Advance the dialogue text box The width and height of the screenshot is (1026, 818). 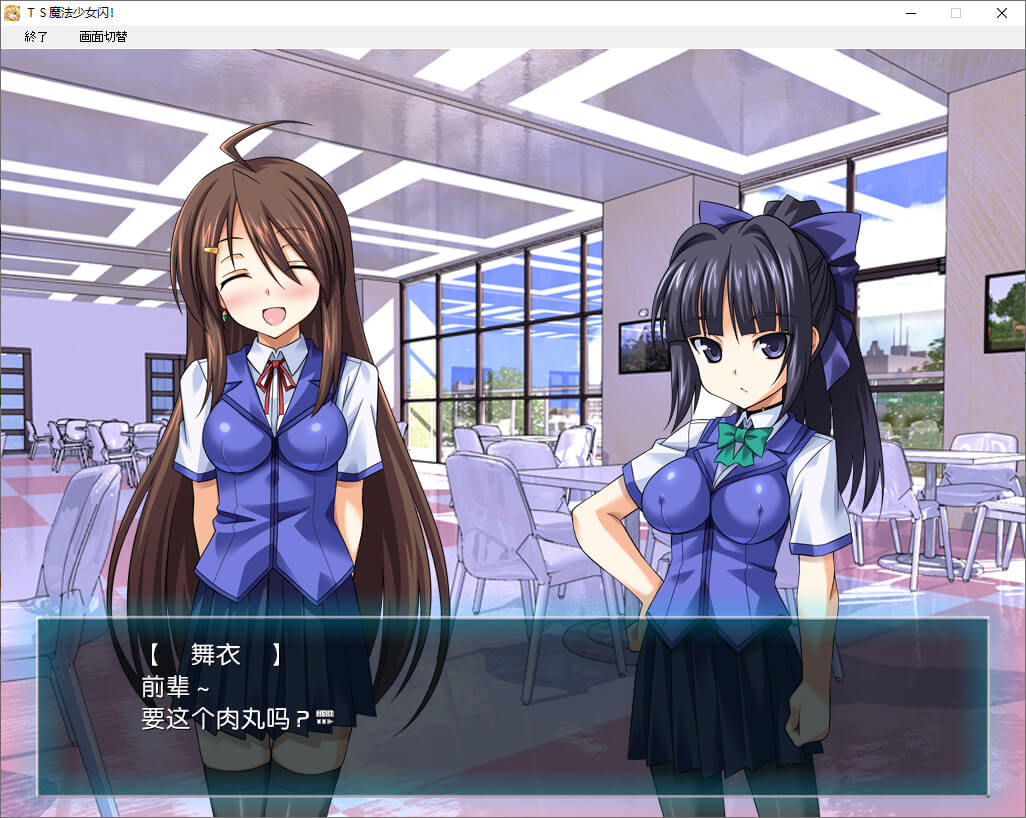[512, 705]
